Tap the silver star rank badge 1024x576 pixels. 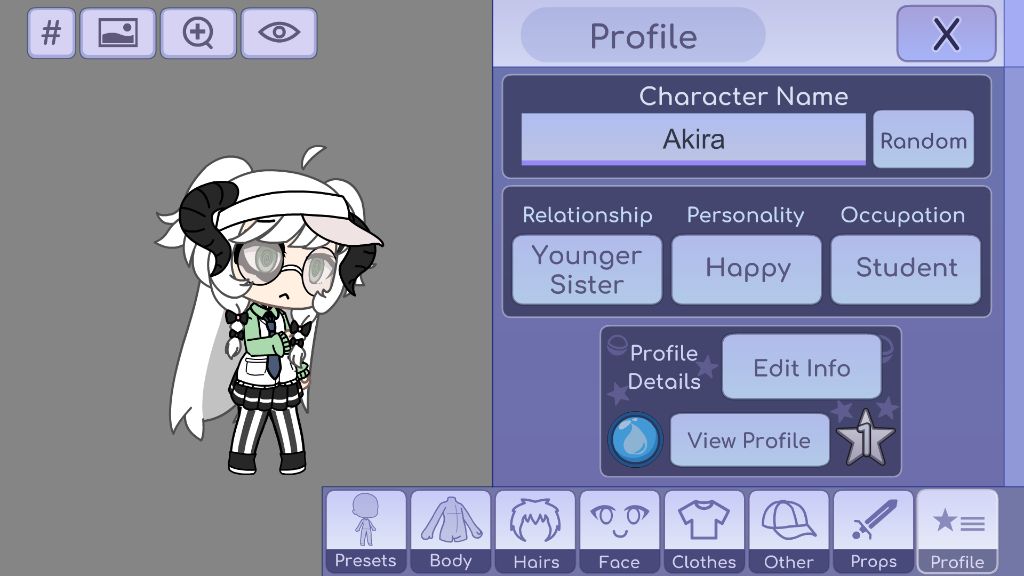(866, 439)
